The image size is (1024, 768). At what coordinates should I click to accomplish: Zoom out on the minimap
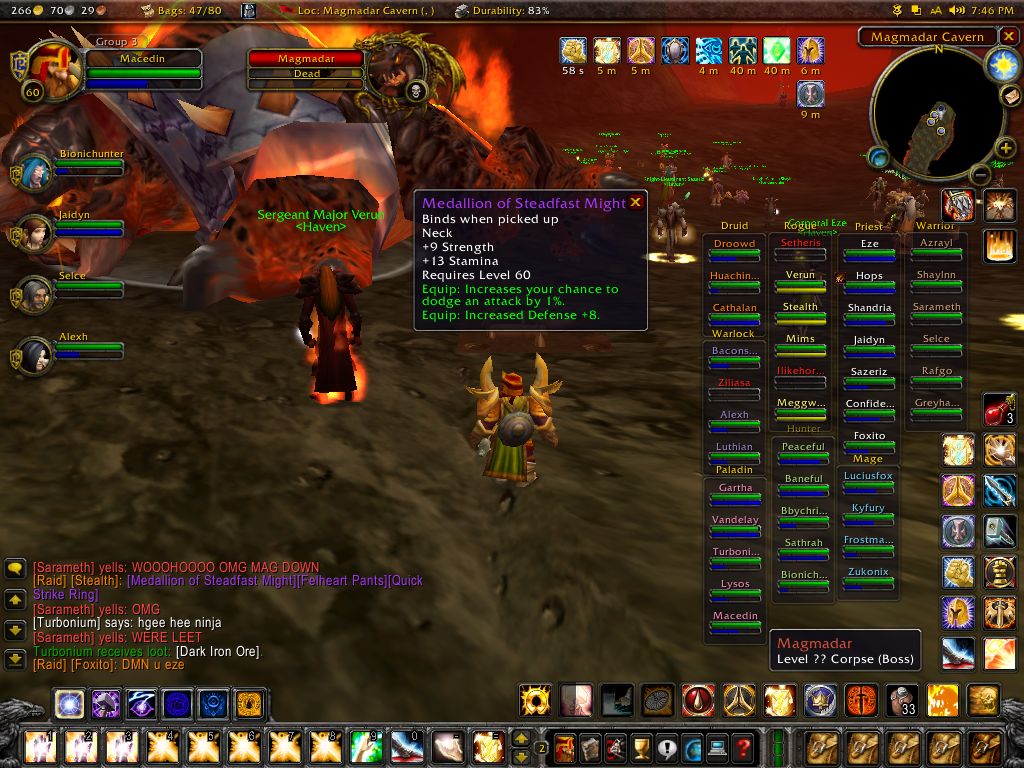[980, 176]
